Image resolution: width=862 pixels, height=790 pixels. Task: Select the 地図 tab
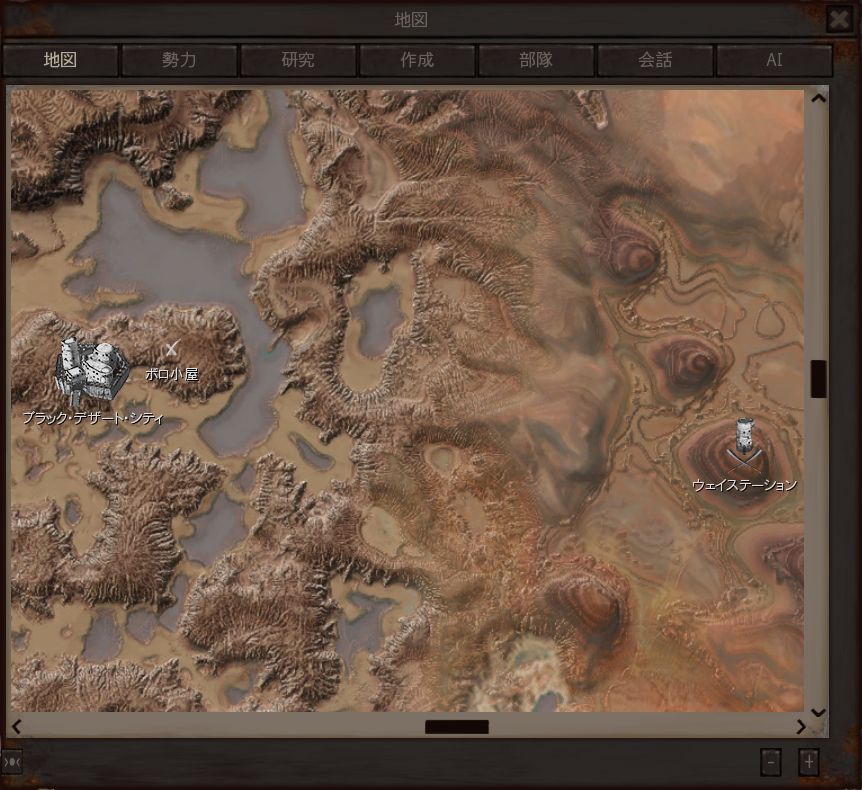[x=60, y=60]
